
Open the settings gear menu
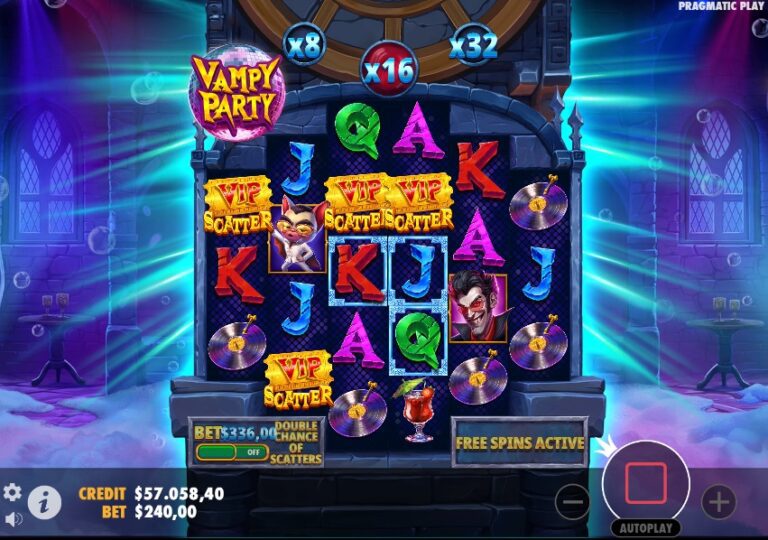click(13, 492)
